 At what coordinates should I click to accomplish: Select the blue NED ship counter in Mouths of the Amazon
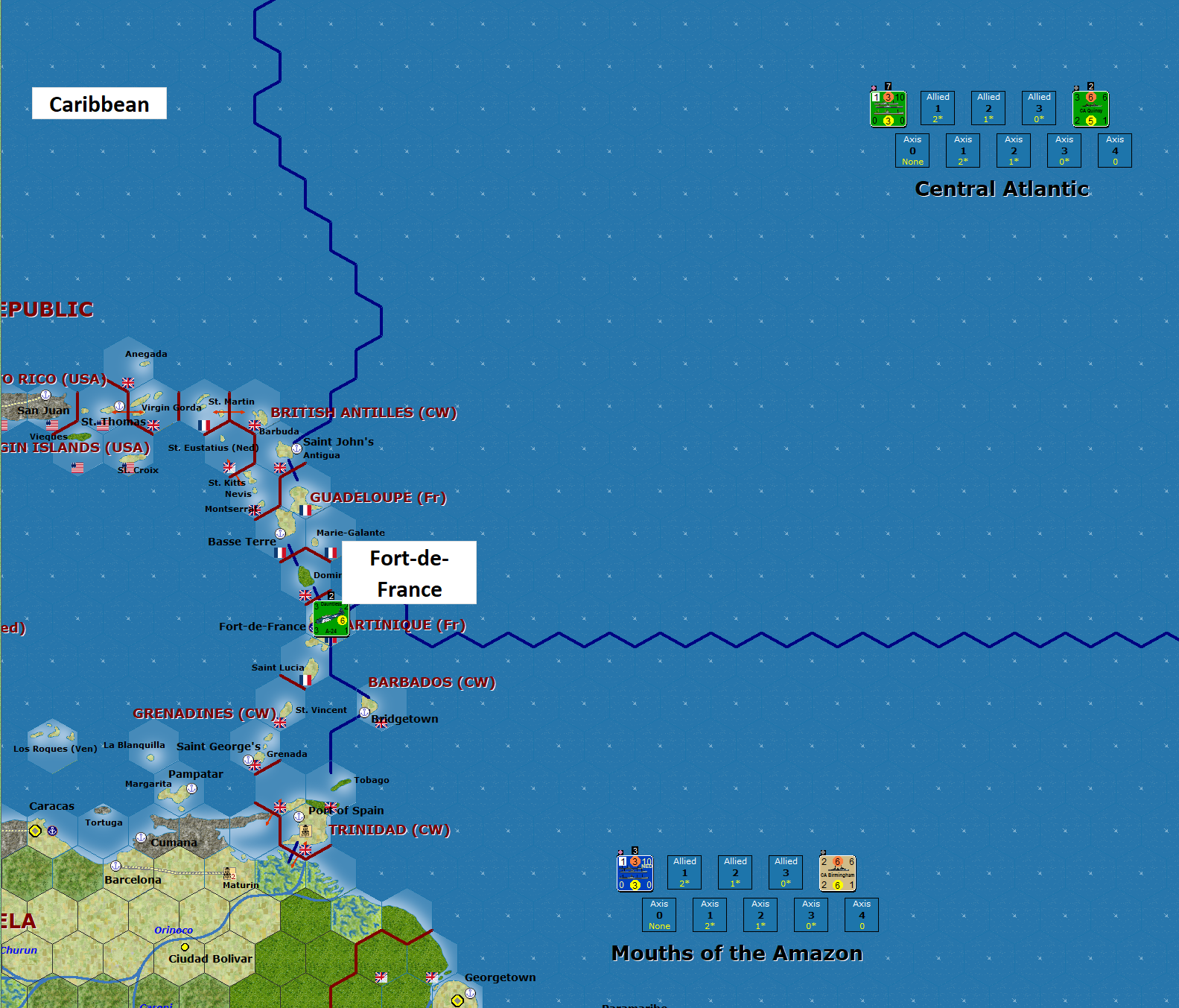click(635, 872)
